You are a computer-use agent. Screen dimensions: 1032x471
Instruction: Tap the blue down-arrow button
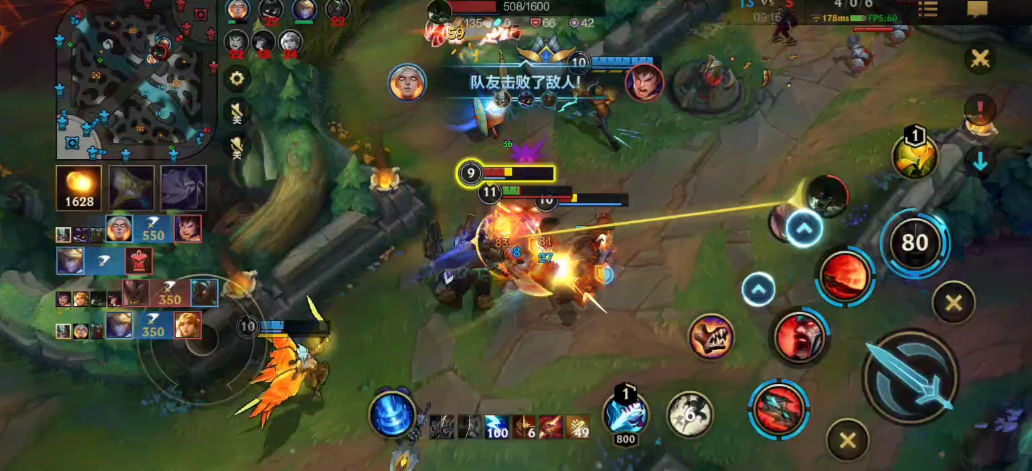[980, 161]
